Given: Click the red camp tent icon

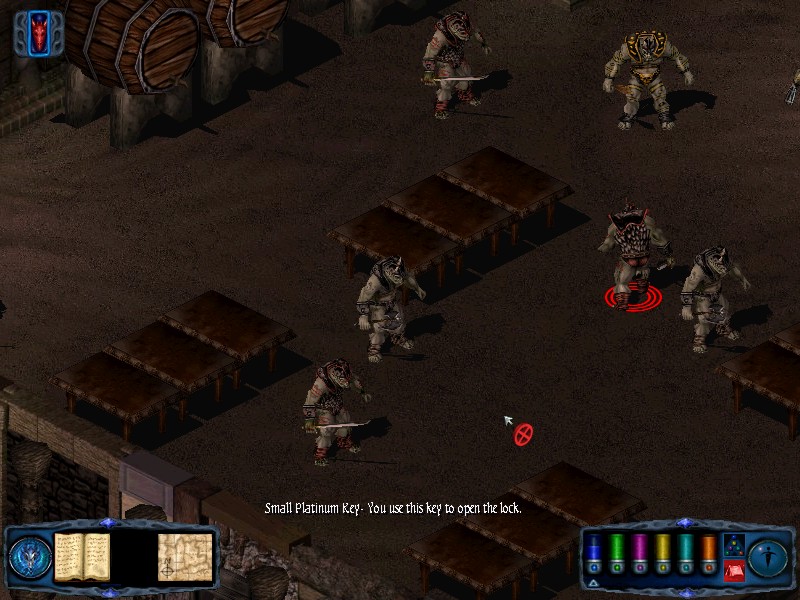Looking at the screenshot, I should [733, 571].
